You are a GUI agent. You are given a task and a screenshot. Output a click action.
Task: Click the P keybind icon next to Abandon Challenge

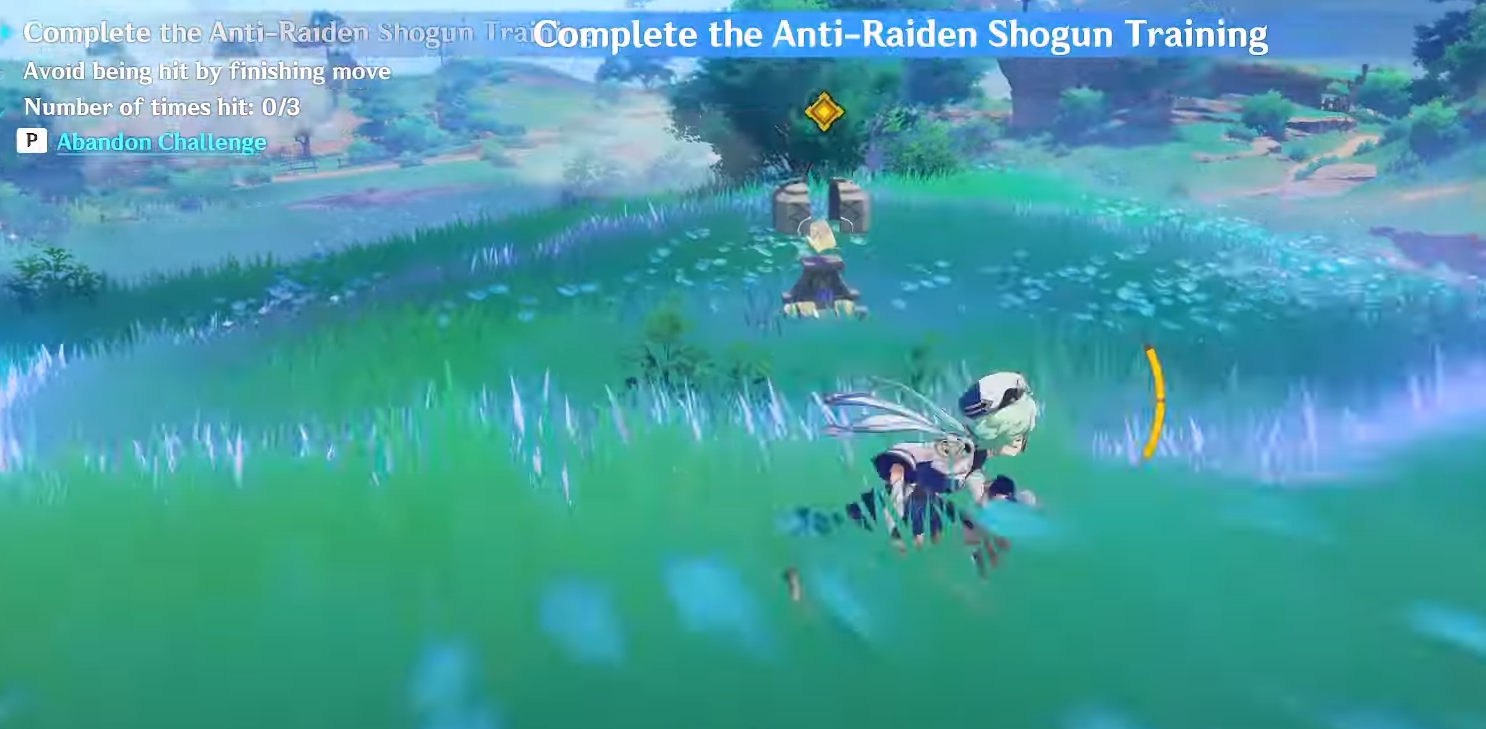tap(31, 142)
